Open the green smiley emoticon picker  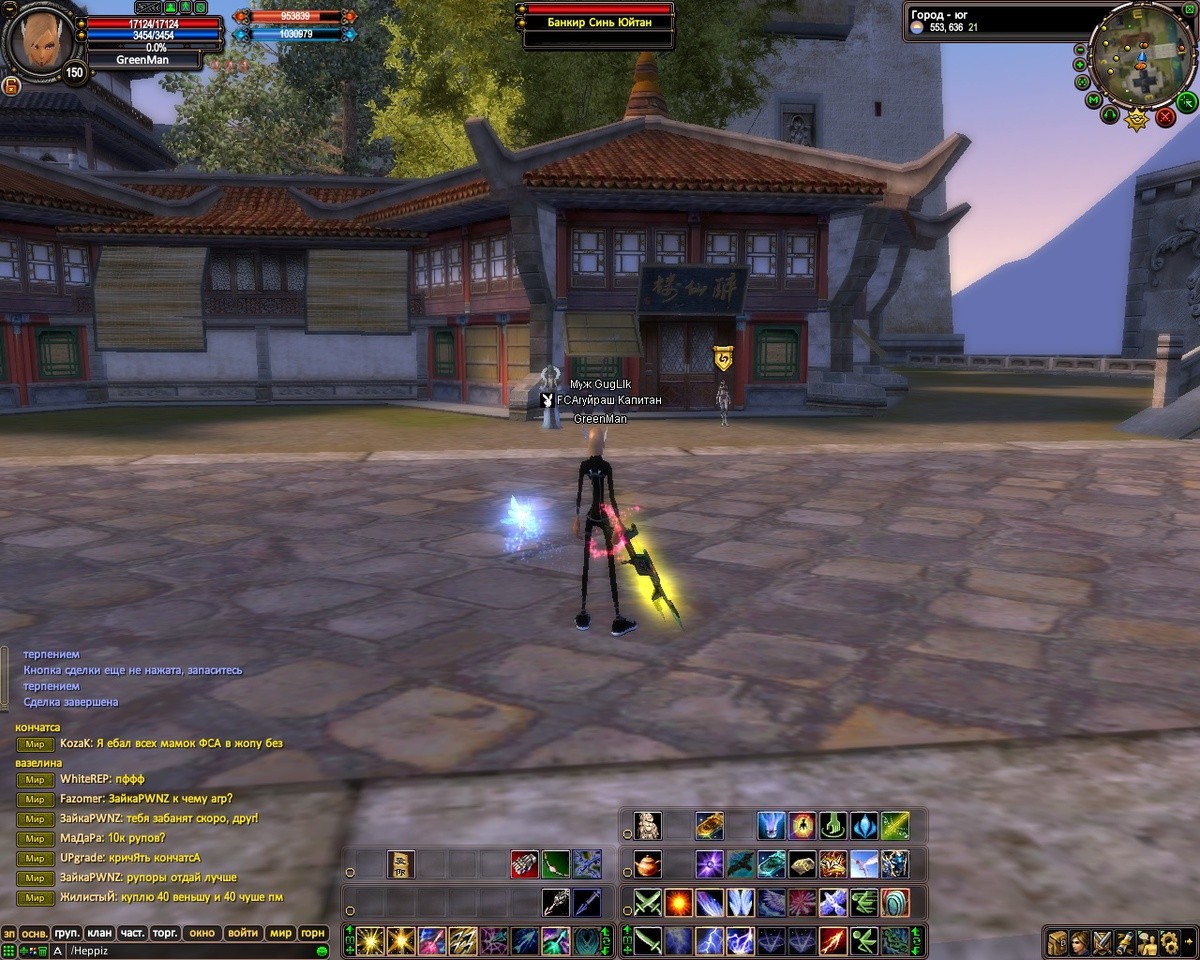pos(322,950)
